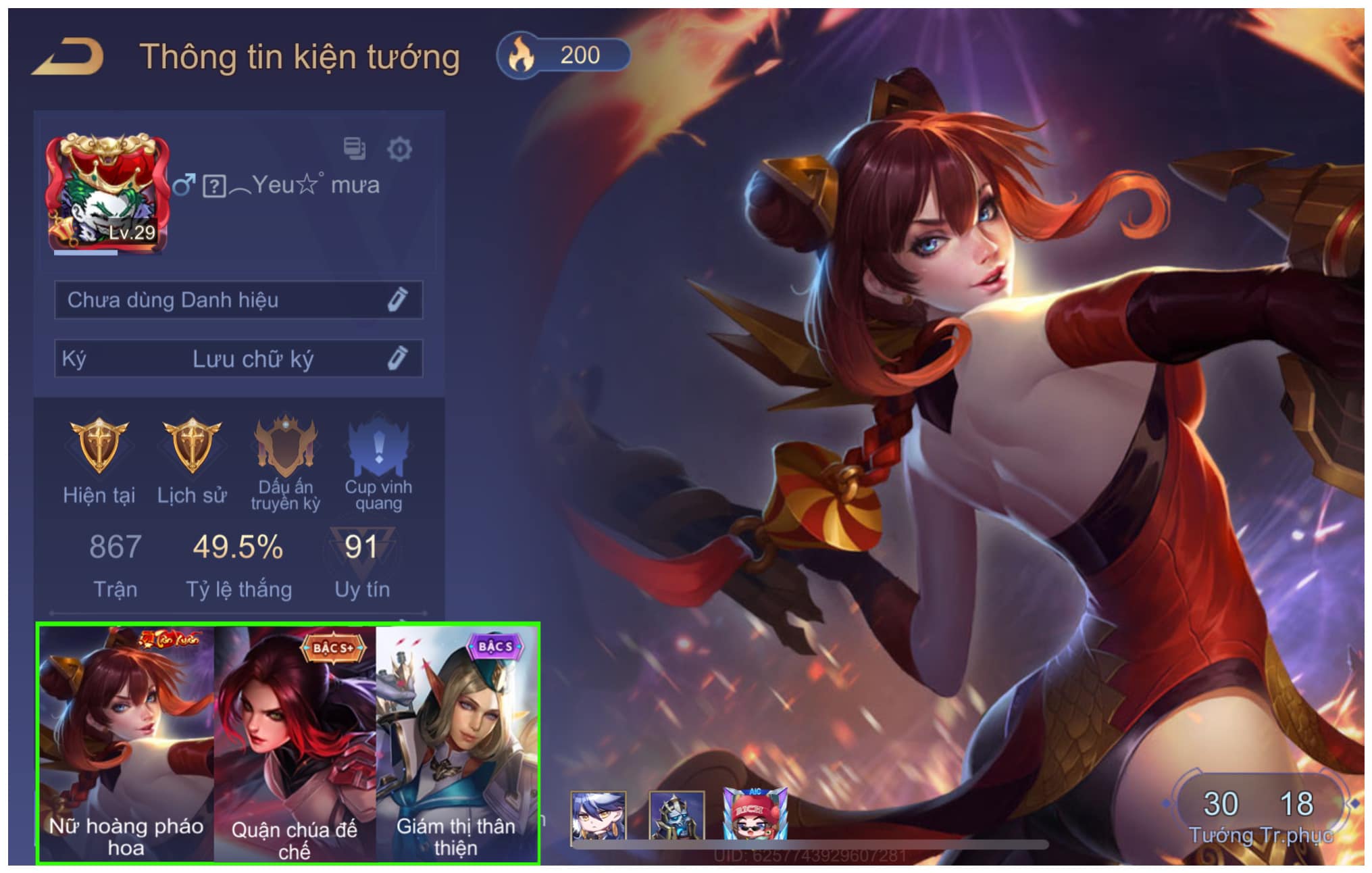This screenshot has width=1372, height=873.
Task: Open the 'Tướng Tr.phục' hero and skin counter
Action: click(x=1259, y=814)
